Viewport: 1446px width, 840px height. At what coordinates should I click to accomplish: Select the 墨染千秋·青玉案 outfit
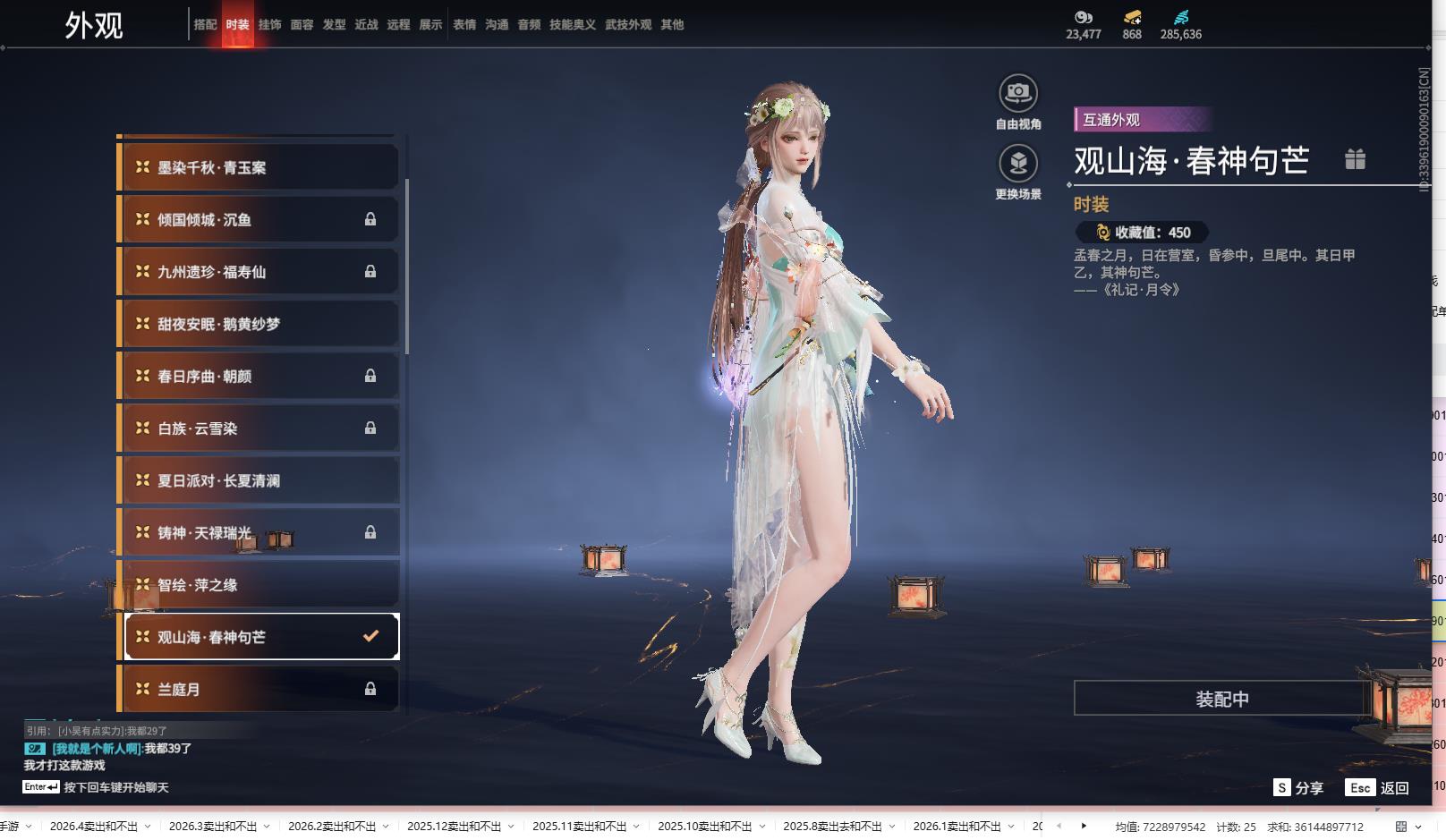258,167
